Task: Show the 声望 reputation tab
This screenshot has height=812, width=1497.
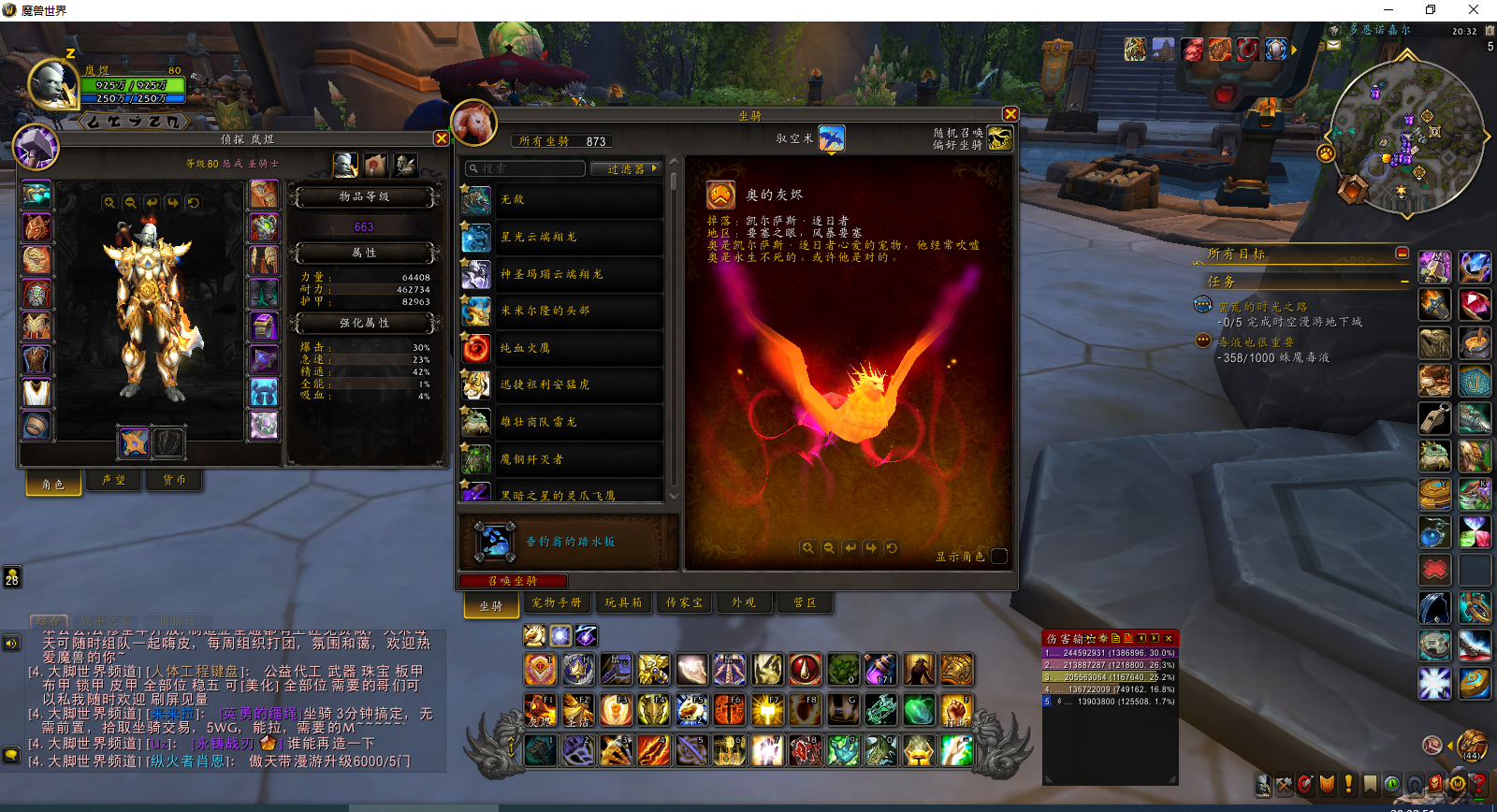Action: coord(113,480)
